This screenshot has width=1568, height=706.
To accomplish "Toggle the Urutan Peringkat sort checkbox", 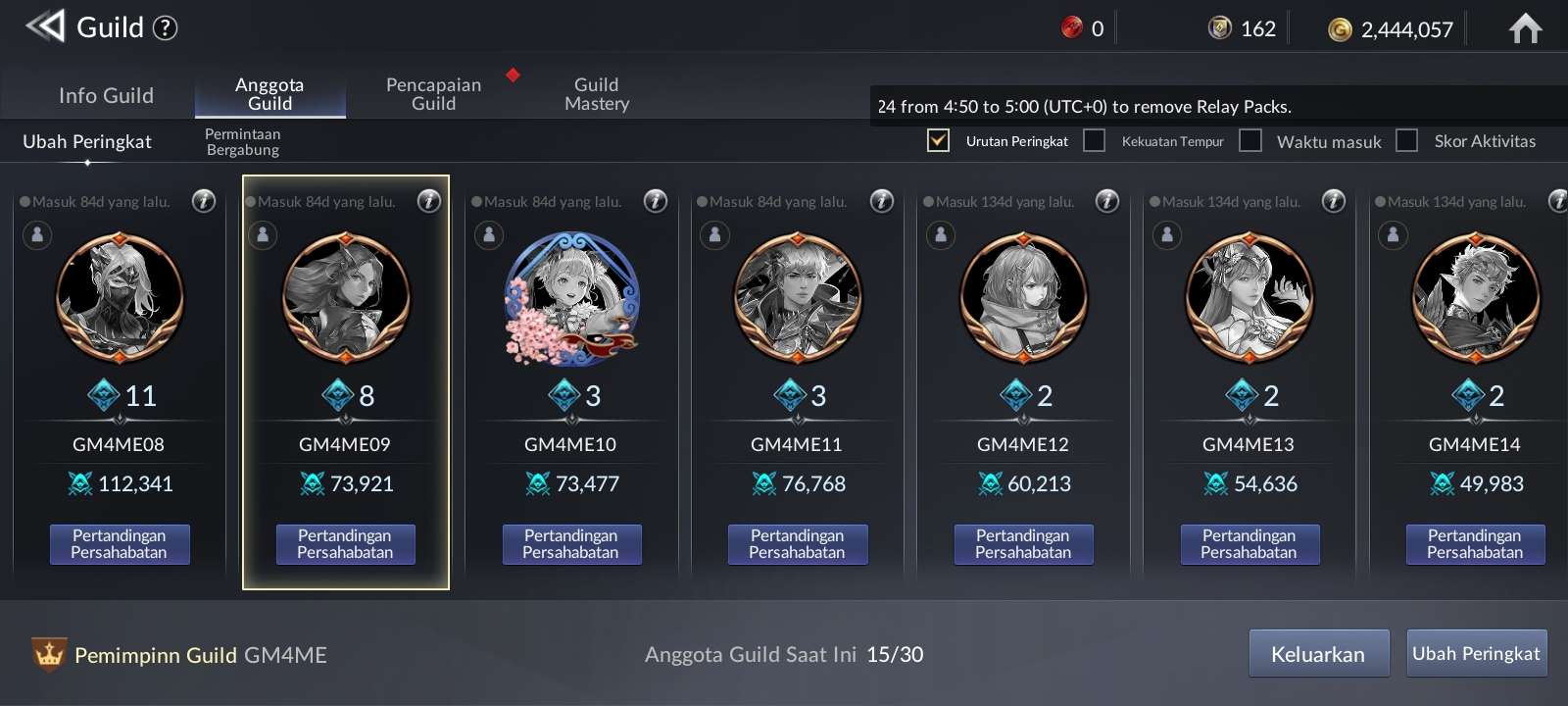I will click(938, 140).
